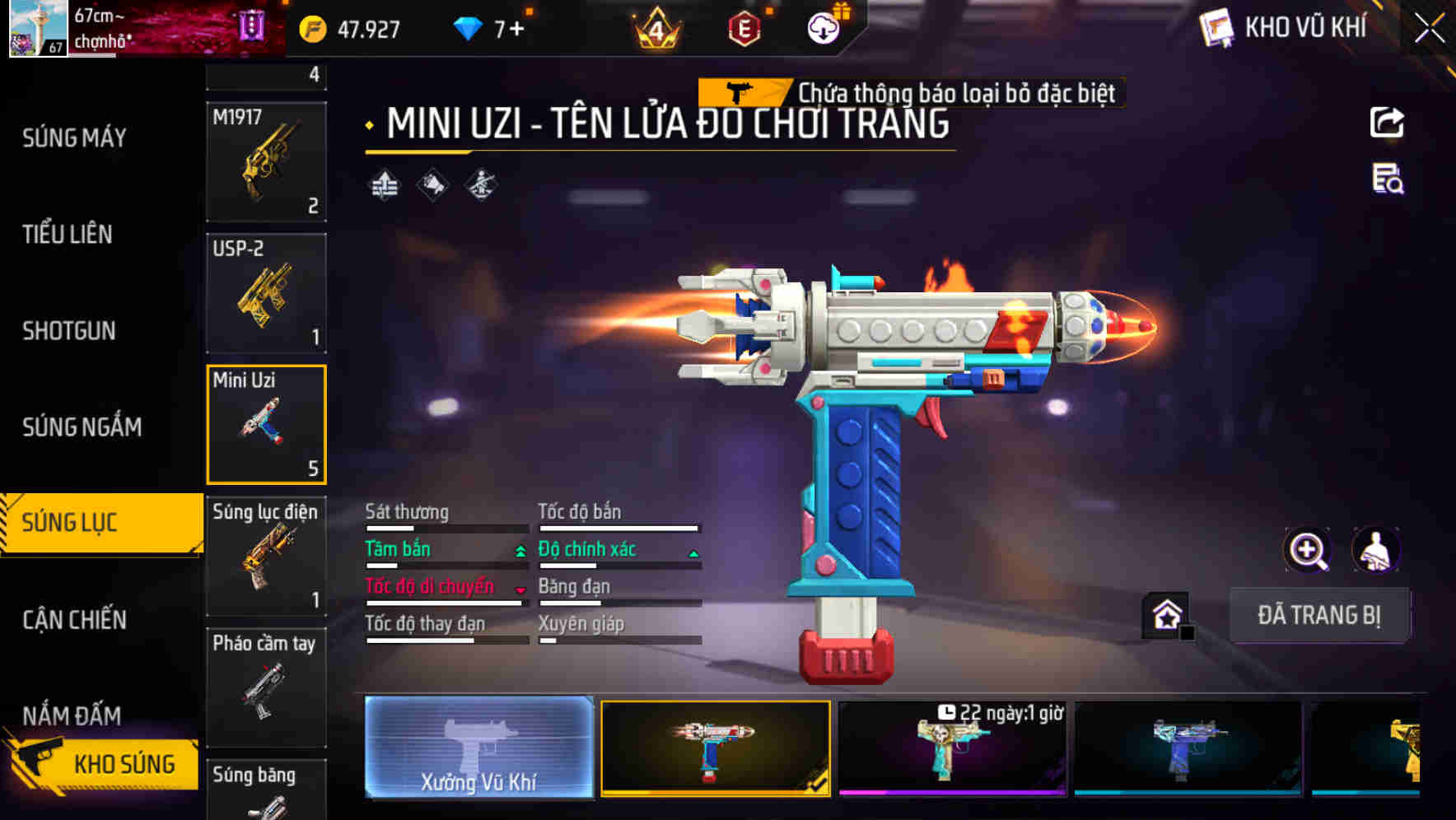Open the TIỂU LIÊN category
Viewport: 1456px width, 820px height.
click(x=68, y=235)
